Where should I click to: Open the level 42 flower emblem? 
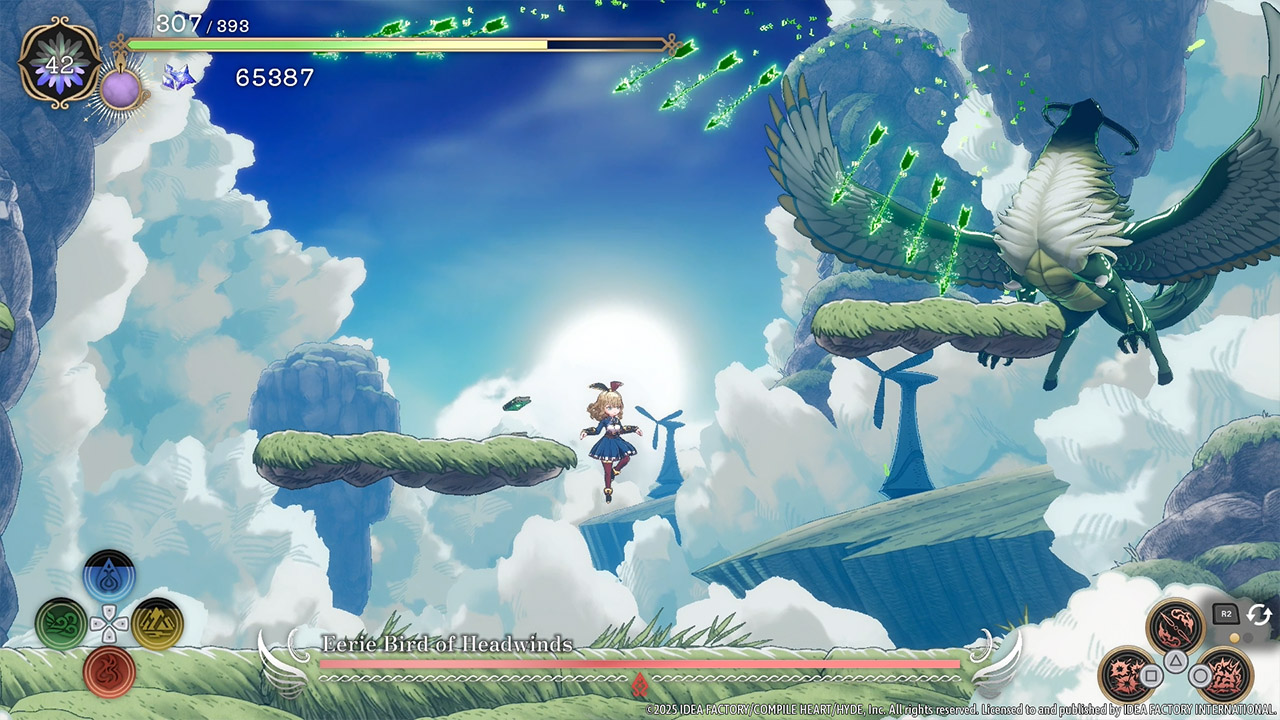(x=60, y=63)
